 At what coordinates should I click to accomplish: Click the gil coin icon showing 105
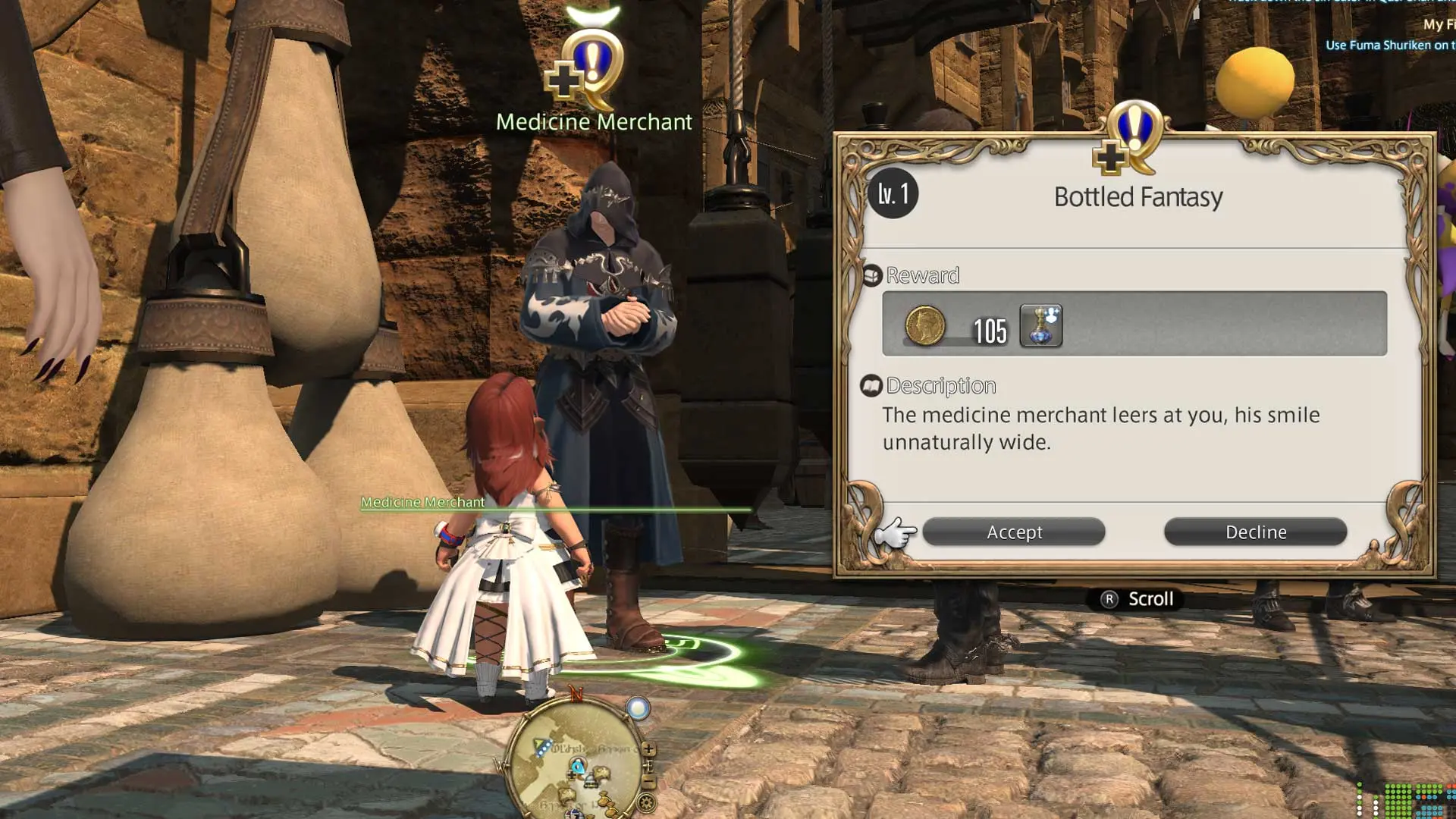(926, 325)
